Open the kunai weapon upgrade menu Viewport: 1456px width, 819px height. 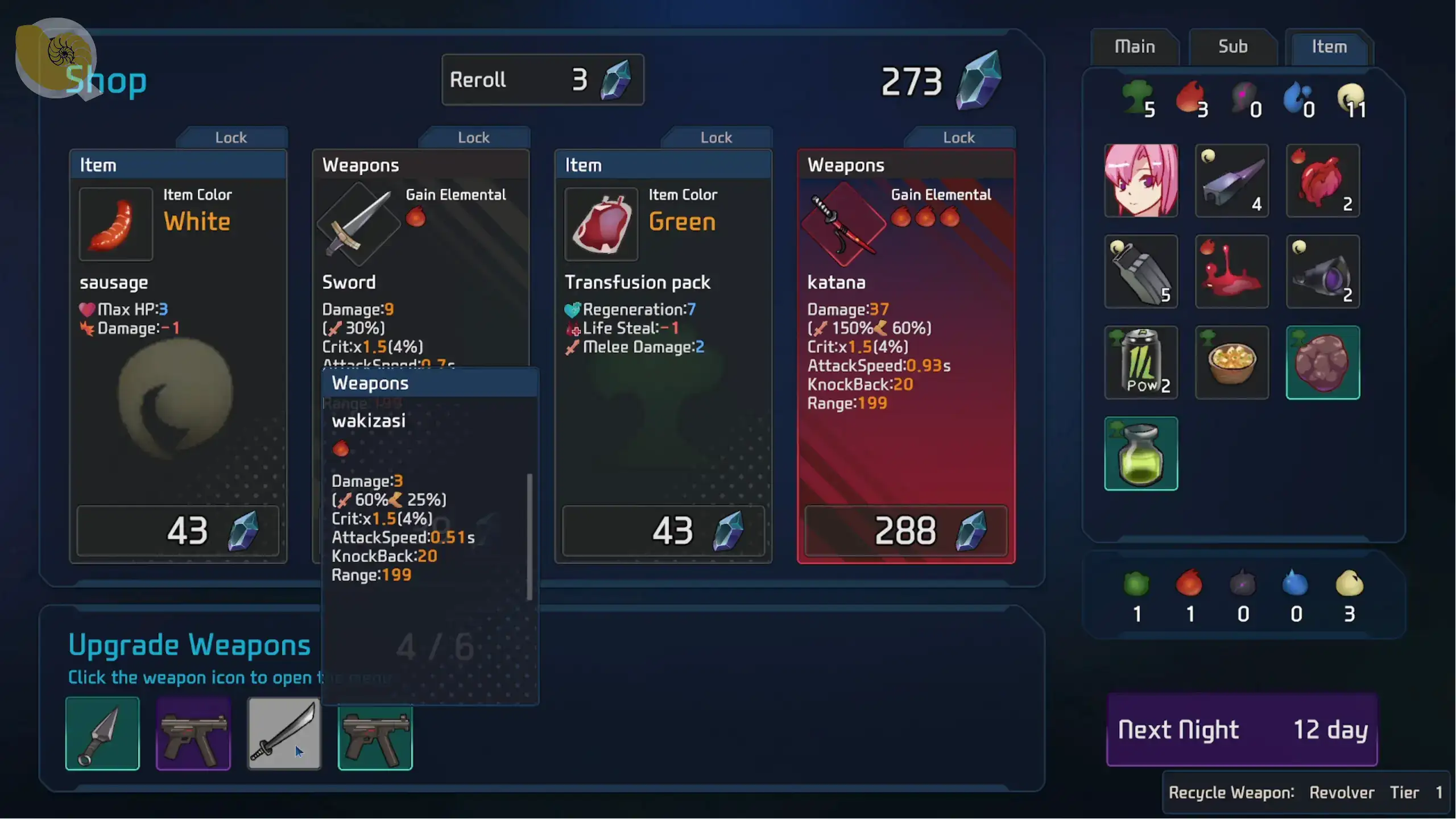(102, 733)
